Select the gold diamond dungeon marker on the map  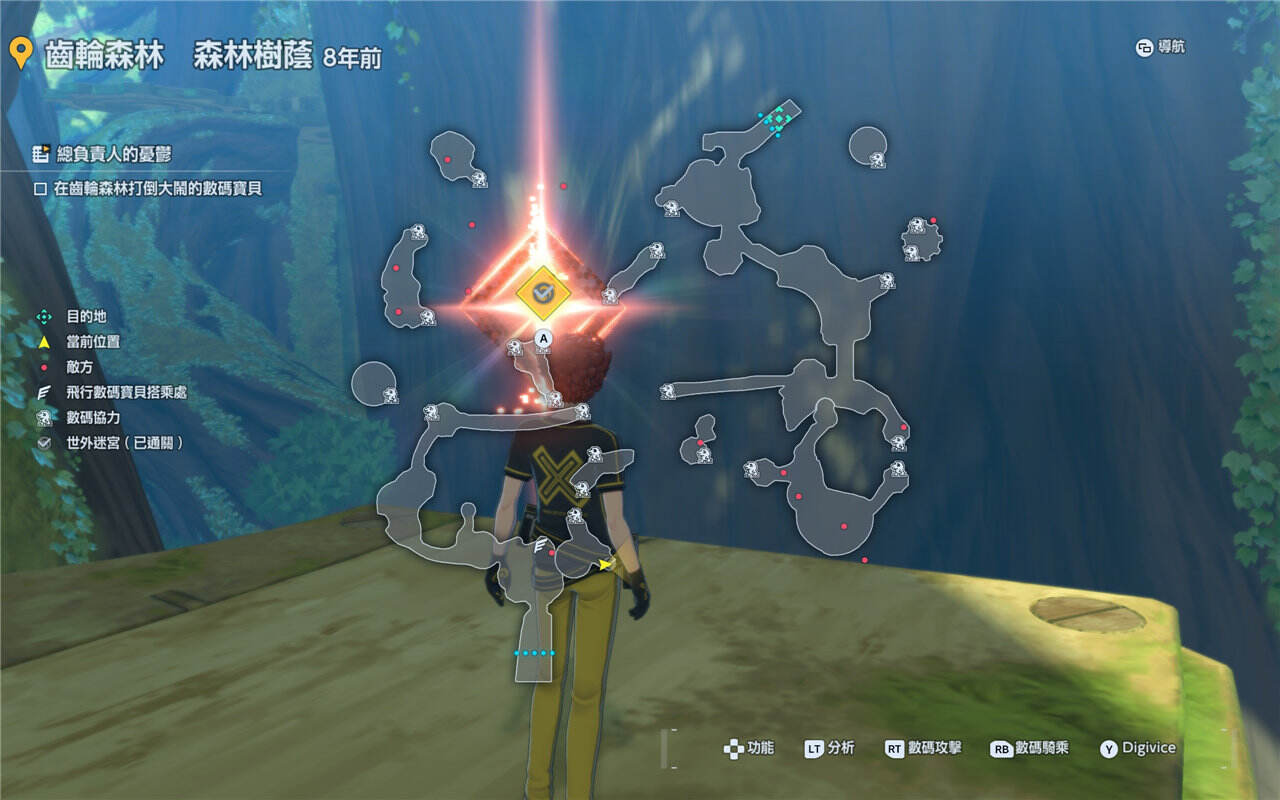[x=543, y=292]
